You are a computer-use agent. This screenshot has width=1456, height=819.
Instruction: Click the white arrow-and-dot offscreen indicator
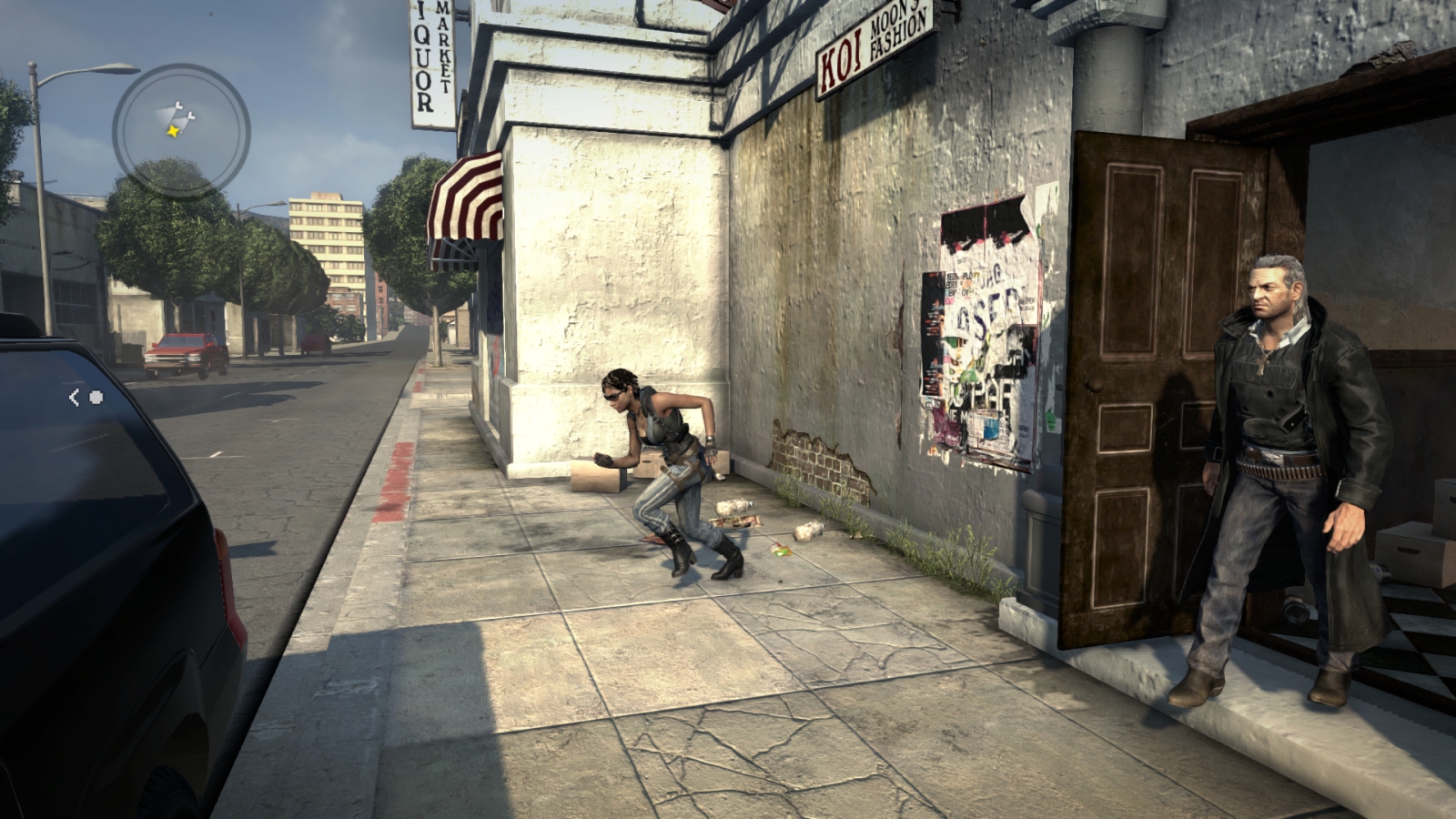coord(86,397)
